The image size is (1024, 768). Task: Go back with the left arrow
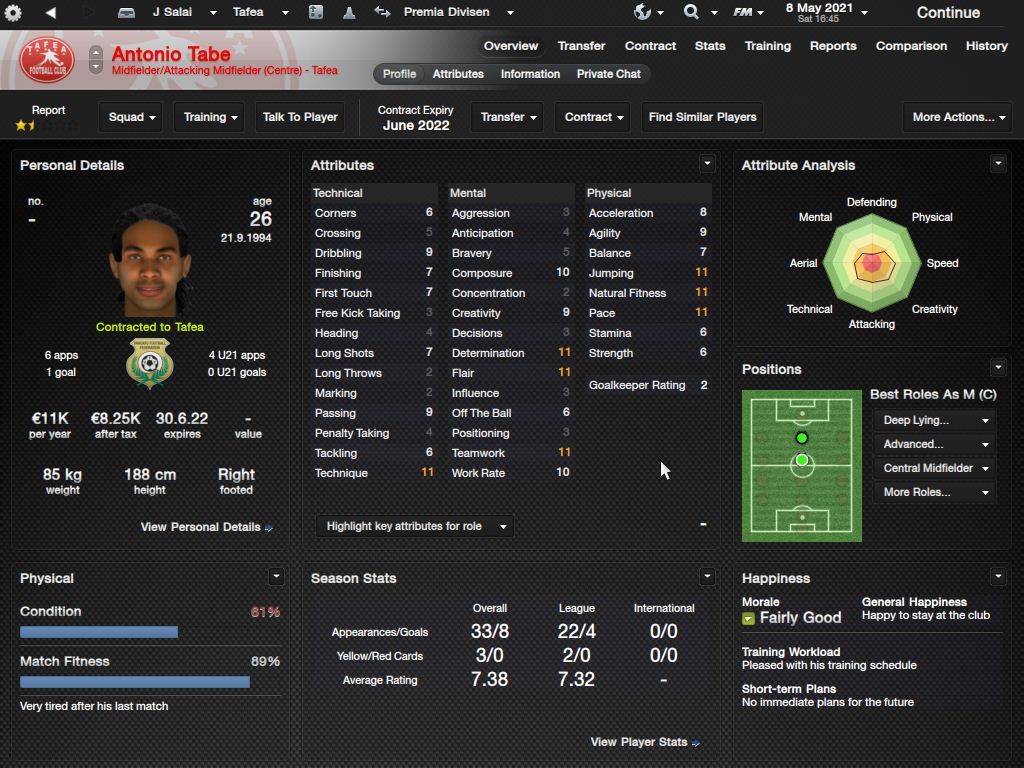(50, 13)
